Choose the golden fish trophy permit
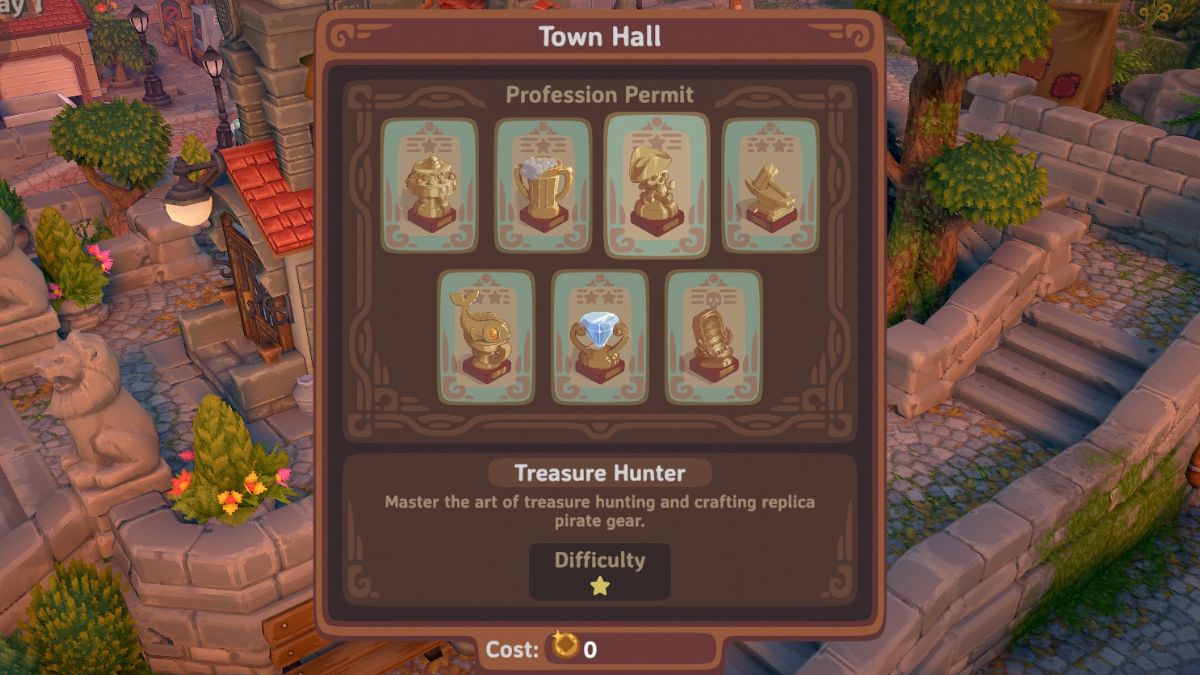The image size is (1200, 675). point(486,337)
